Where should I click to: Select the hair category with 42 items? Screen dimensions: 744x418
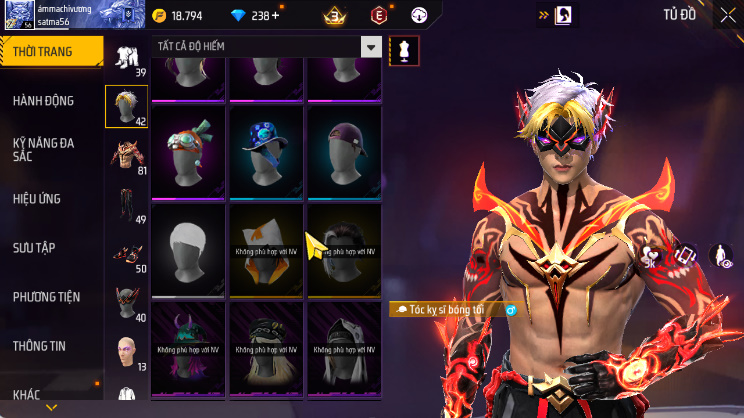tap(127, 107)
